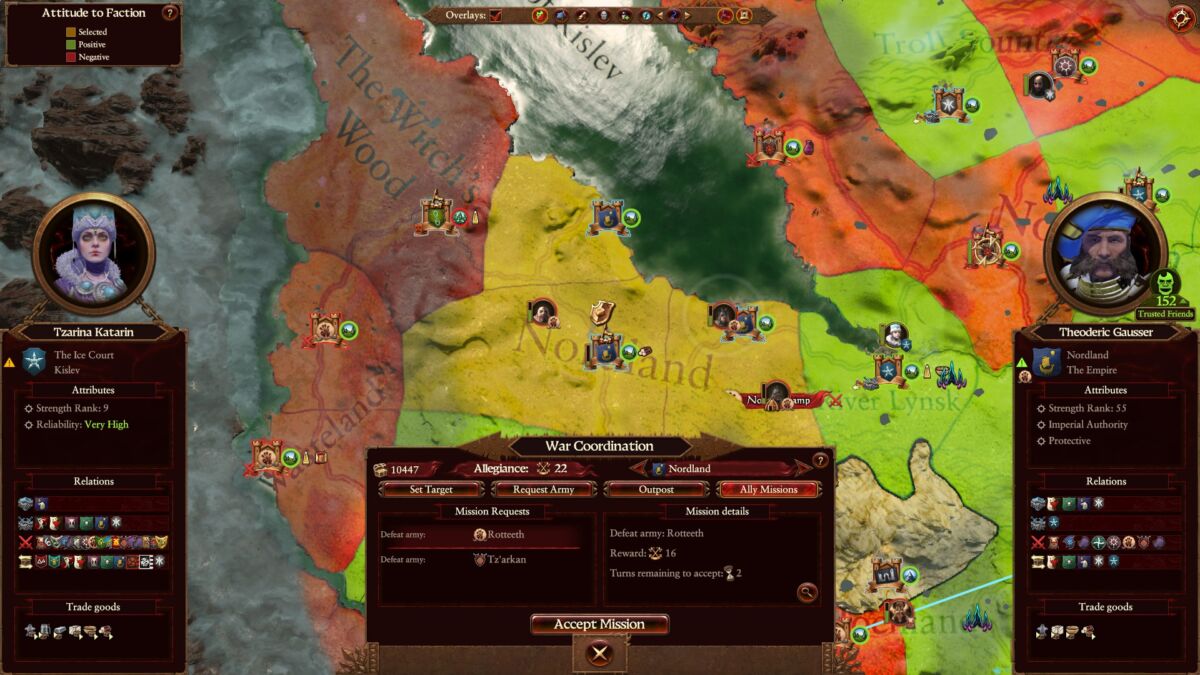Click Theoderic Gausser's portrait
1200x675 pixels.
[x=1105, y=253]
